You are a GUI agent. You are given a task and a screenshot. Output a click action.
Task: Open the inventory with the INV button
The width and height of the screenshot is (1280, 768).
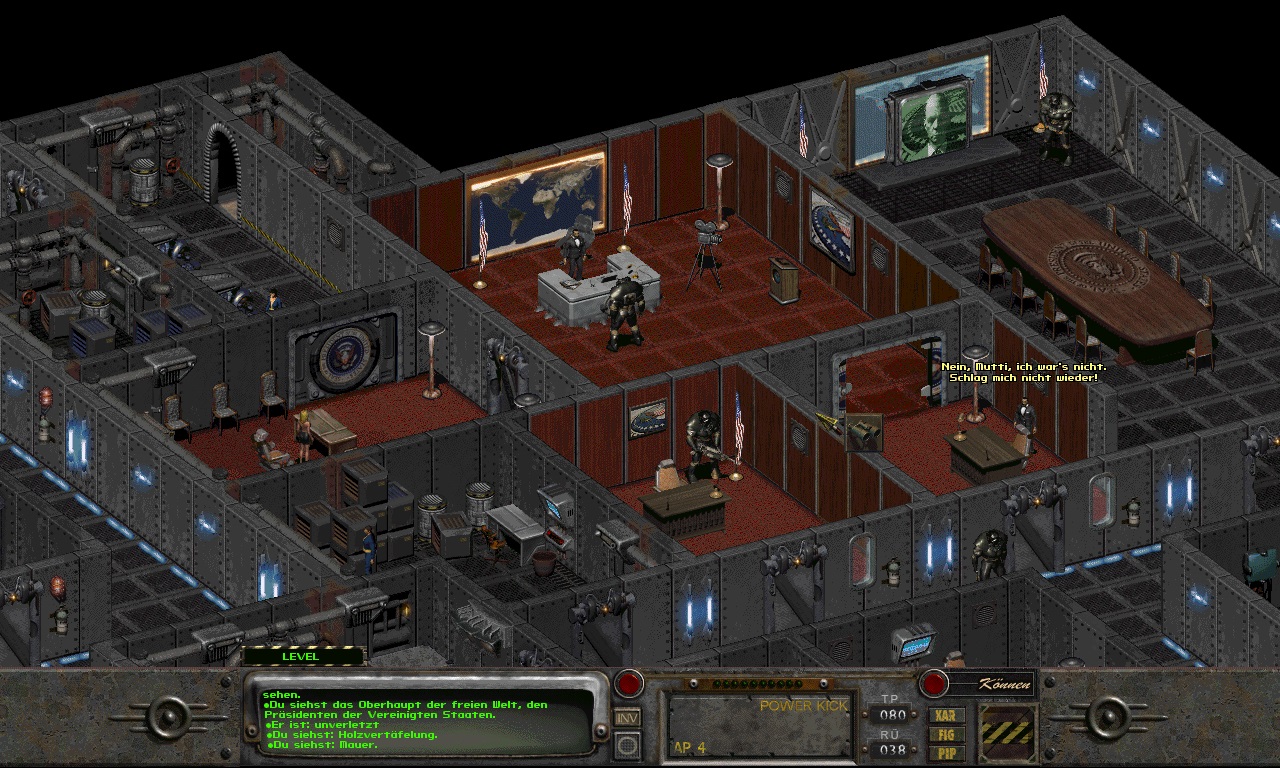click(x=627, y=716)
